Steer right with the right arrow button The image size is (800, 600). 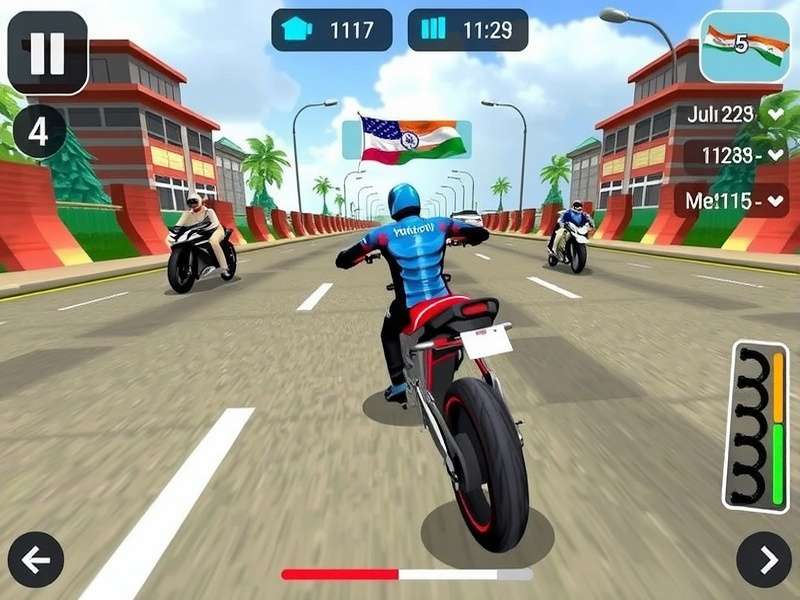[764, 560]
